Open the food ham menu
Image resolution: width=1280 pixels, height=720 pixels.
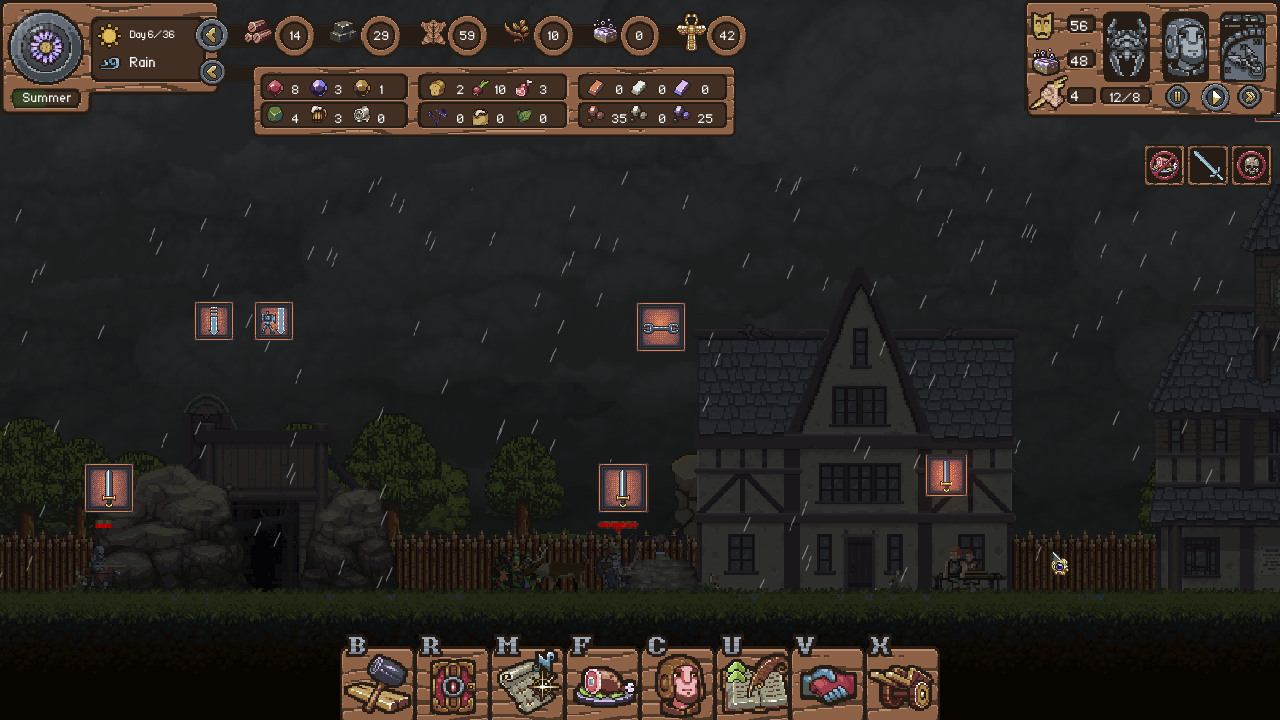coord(603,685)
